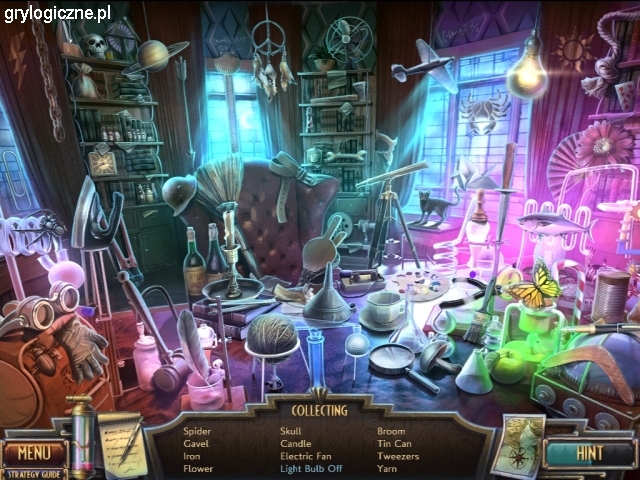Select Tin Can list entry
This screenshot has width=640, height=480.
393,444
